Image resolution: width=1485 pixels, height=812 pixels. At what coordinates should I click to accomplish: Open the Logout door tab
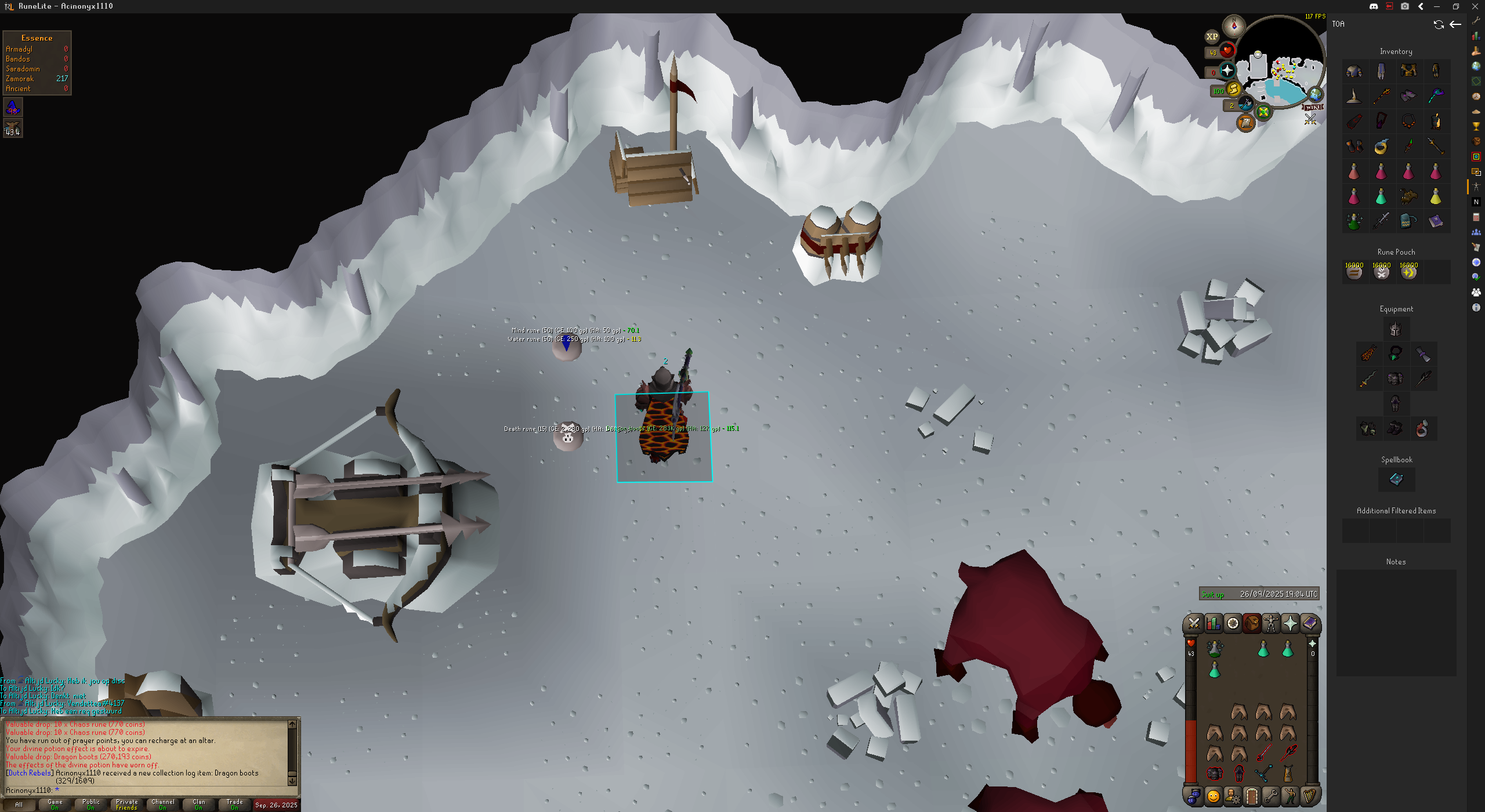(x=1252, y=796)
